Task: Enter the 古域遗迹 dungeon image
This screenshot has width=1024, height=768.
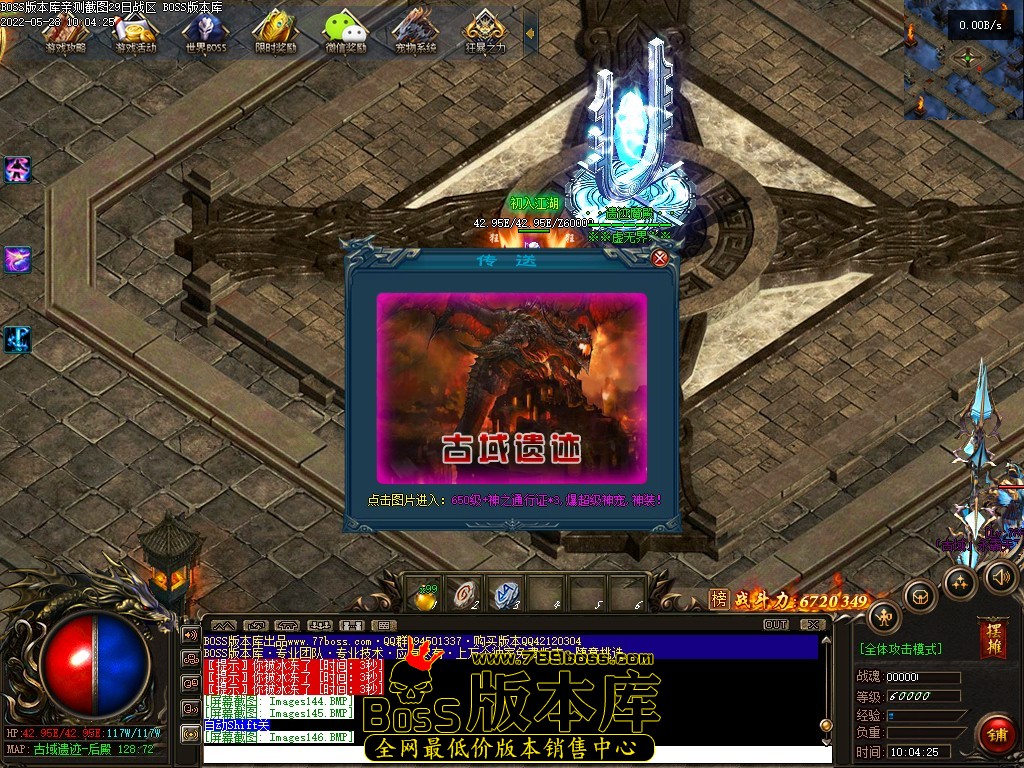Action: point(511,387)
